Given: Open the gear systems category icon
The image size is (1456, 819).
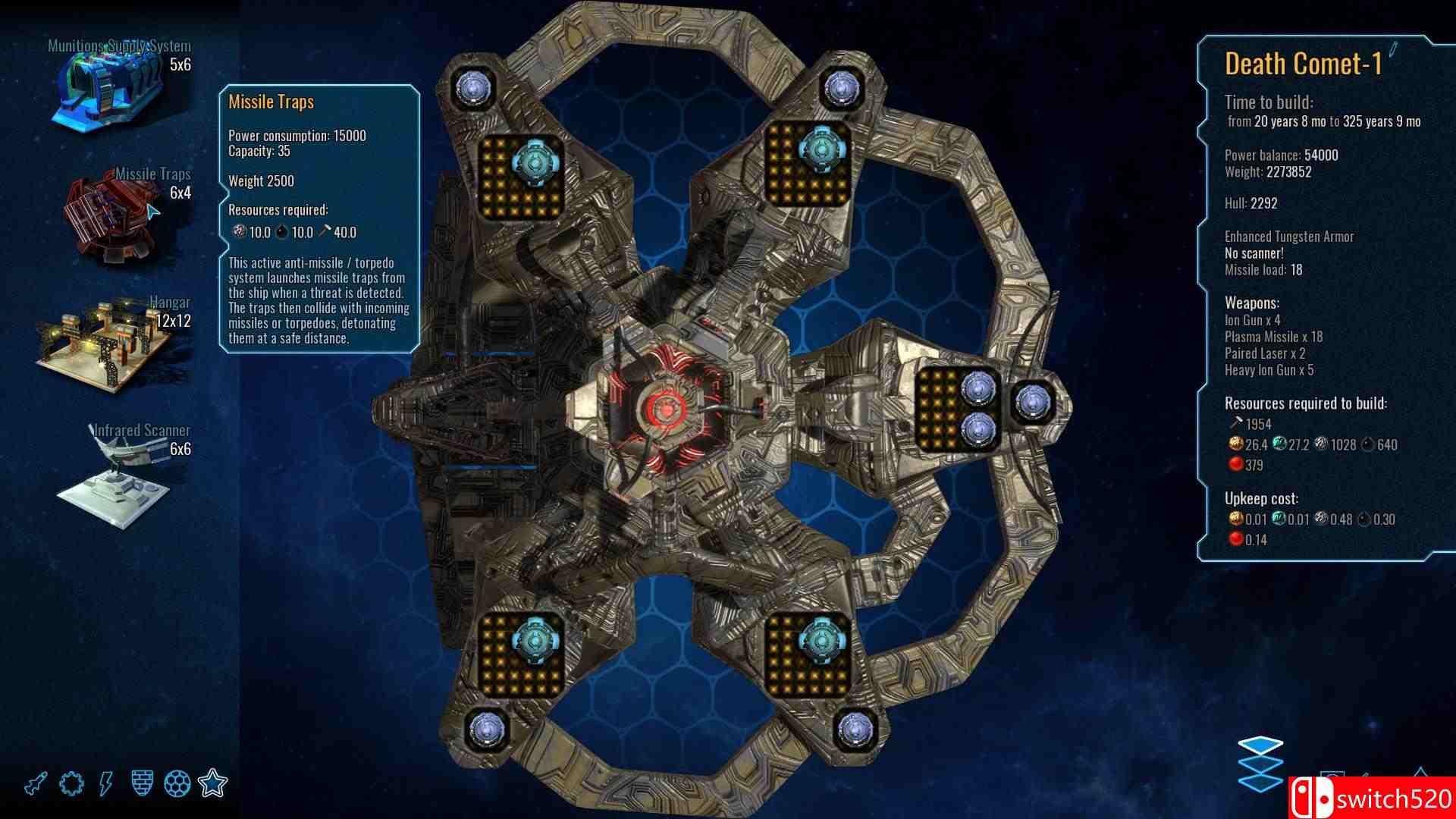Looking at the screenshot, I should (x=70, y=782).
